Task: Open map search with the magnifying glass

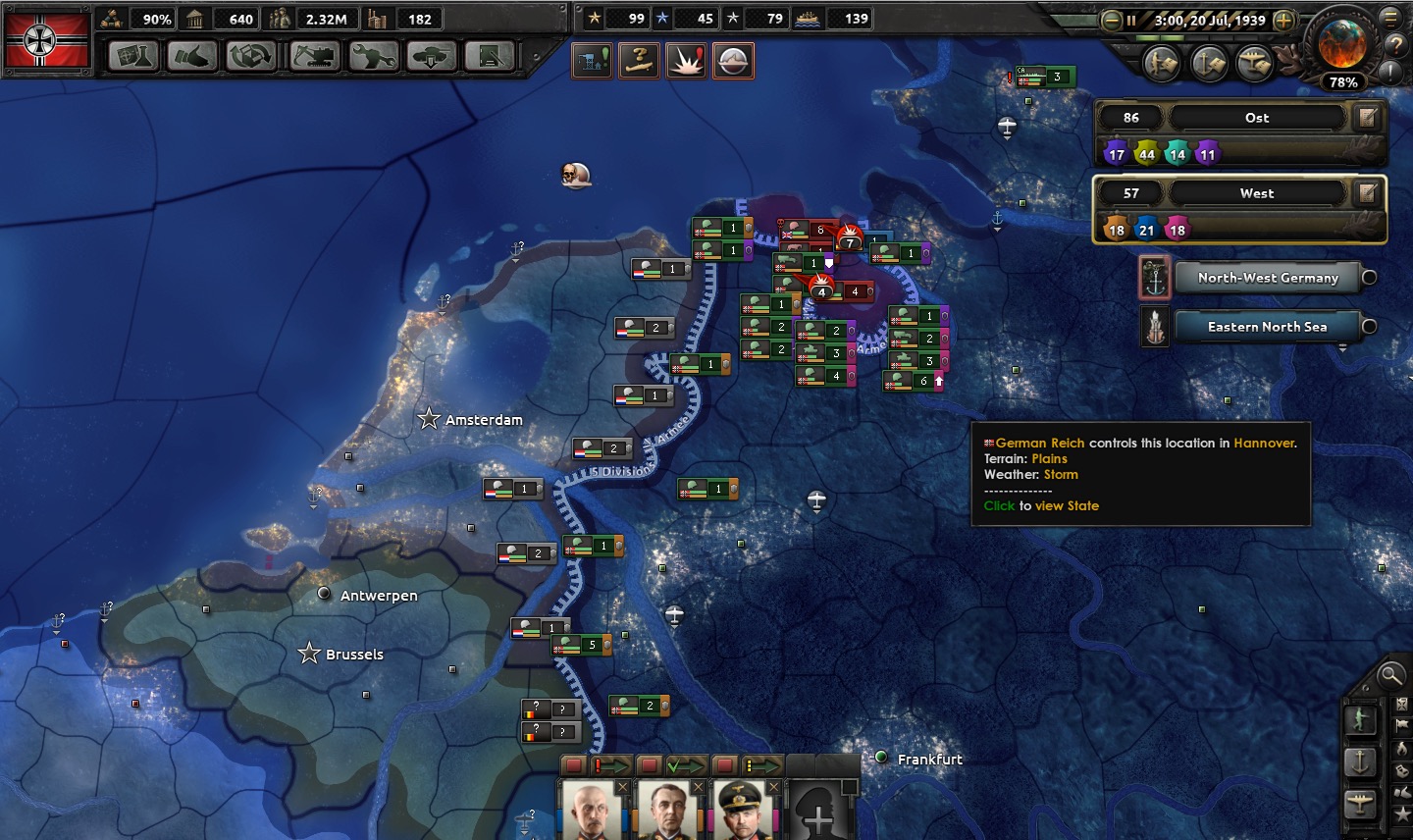Action: coord(1390,675)
